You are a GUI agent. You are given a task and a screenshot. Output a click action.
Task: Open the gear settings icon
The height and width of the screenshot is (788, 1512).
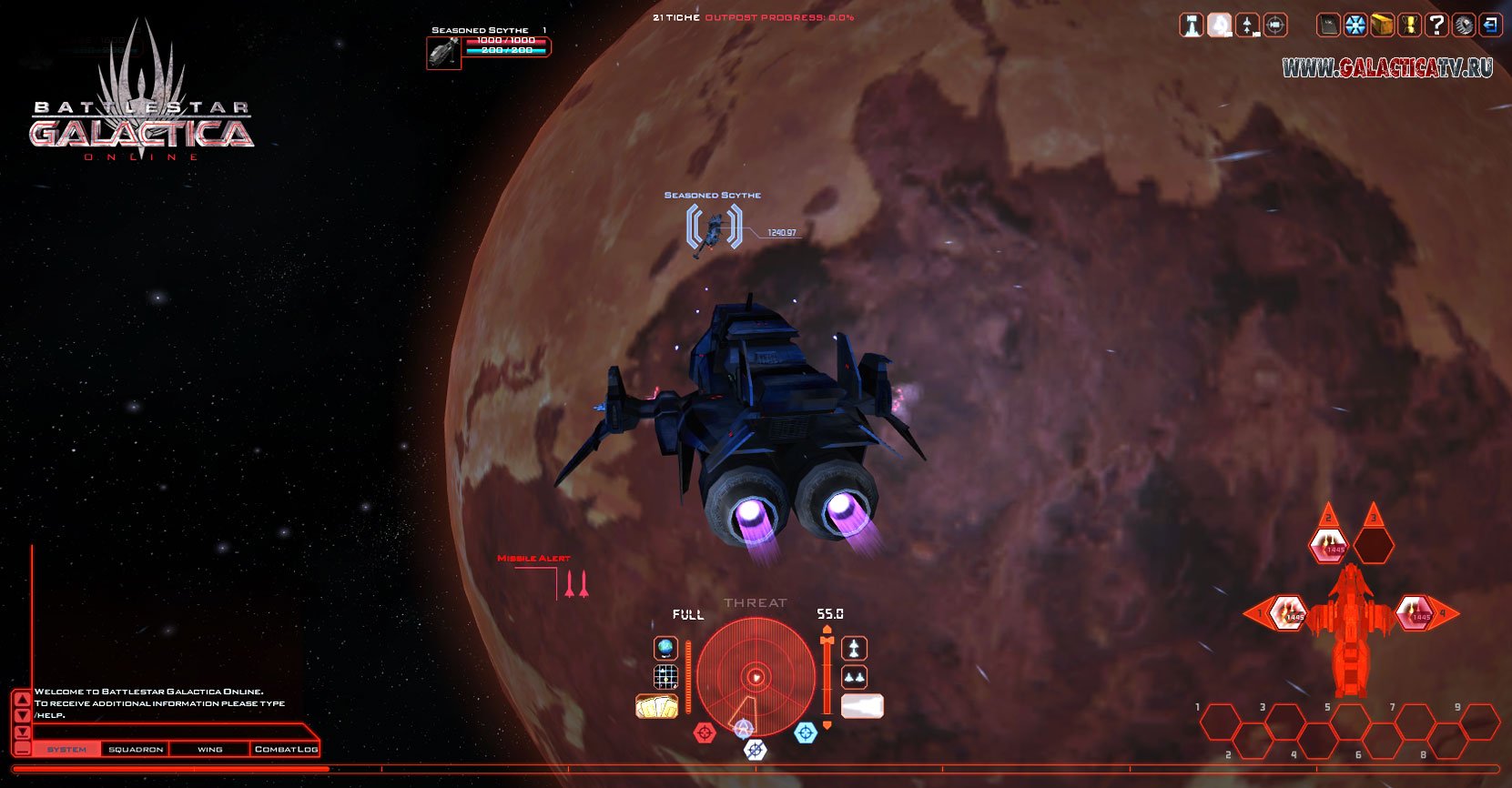(x=1463, y=25)
